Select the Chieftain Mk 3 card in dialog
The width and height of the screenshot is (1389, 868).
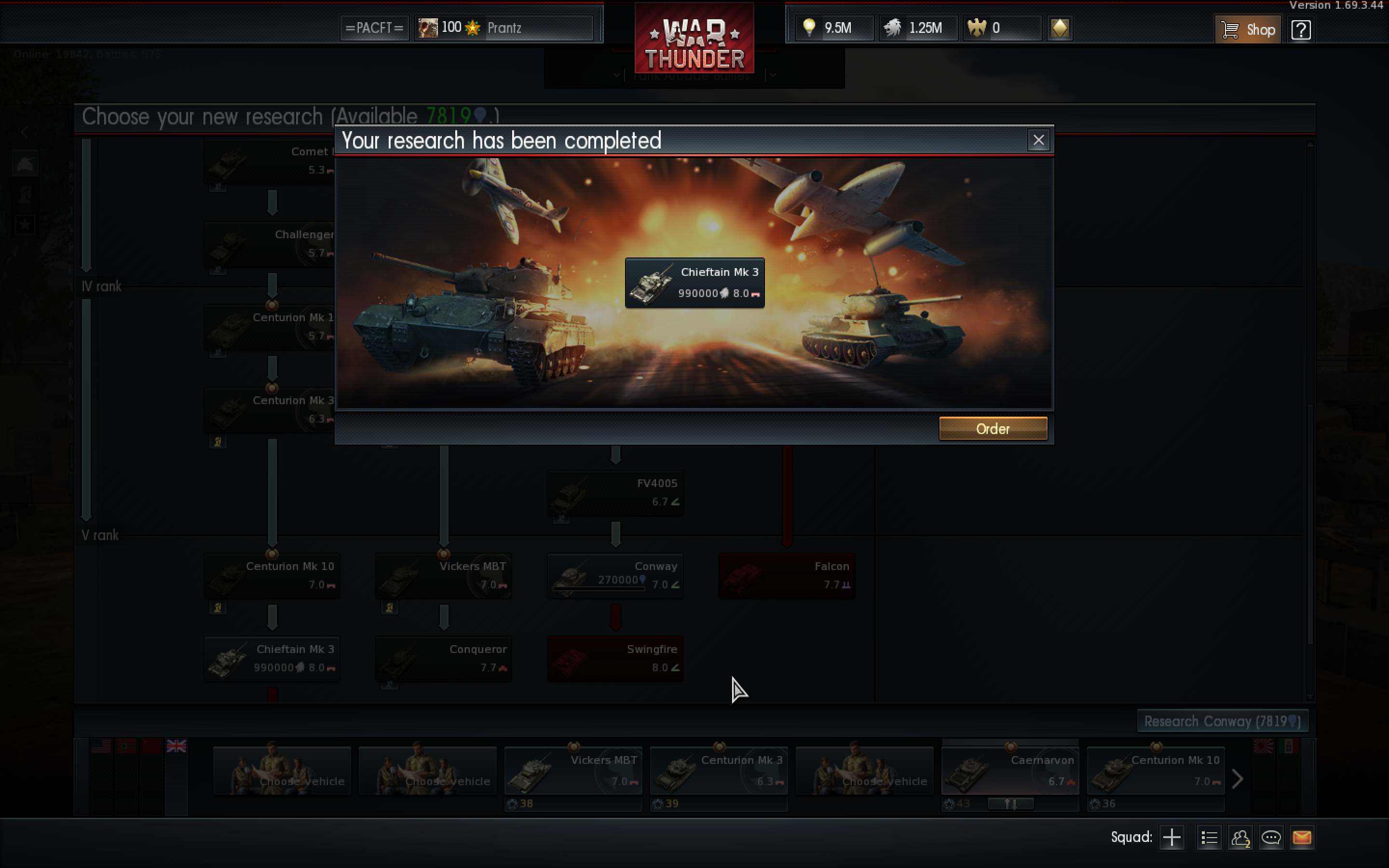[x=694, y=283]
